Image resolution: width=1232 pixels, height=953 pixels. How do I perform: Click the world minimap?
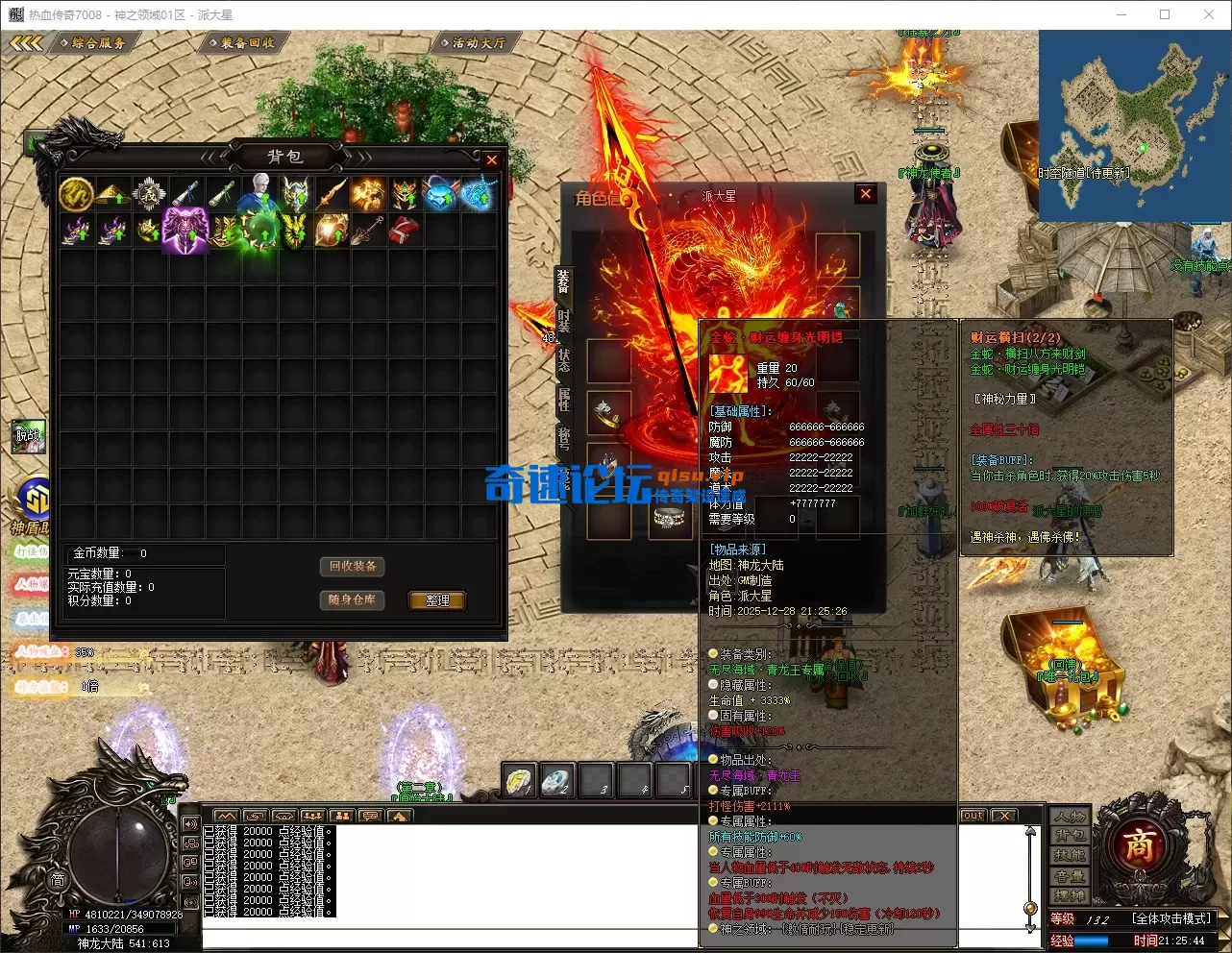(1133, 125)
